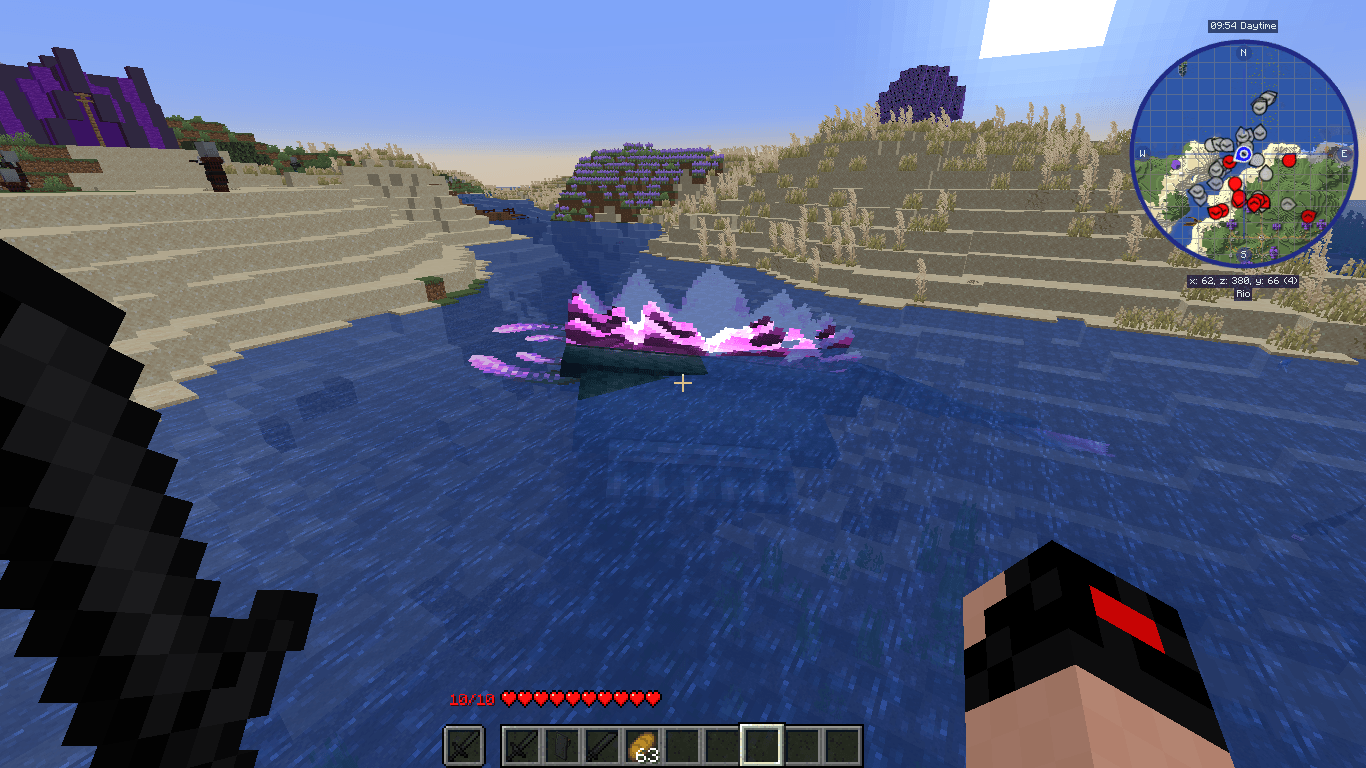The height and width of the screenshot is (768, 1366).
Task: Click the x, z, y coordinates readout
Action: pyautogui.click(x=1242, y=280)
